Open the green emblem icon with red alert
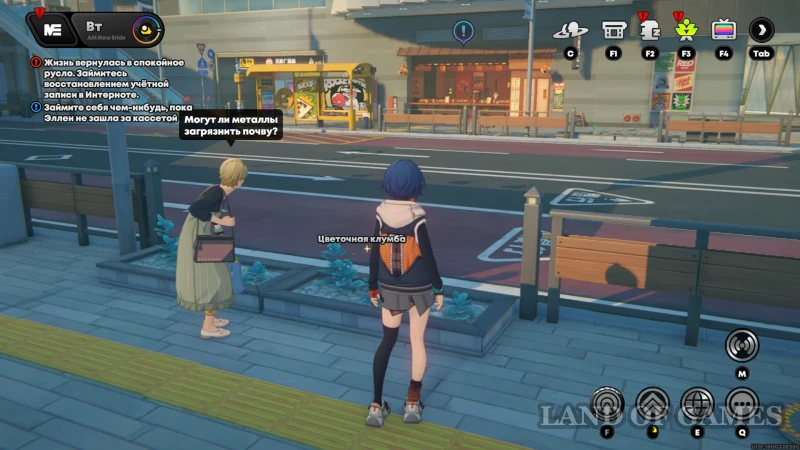 [685, 30]
